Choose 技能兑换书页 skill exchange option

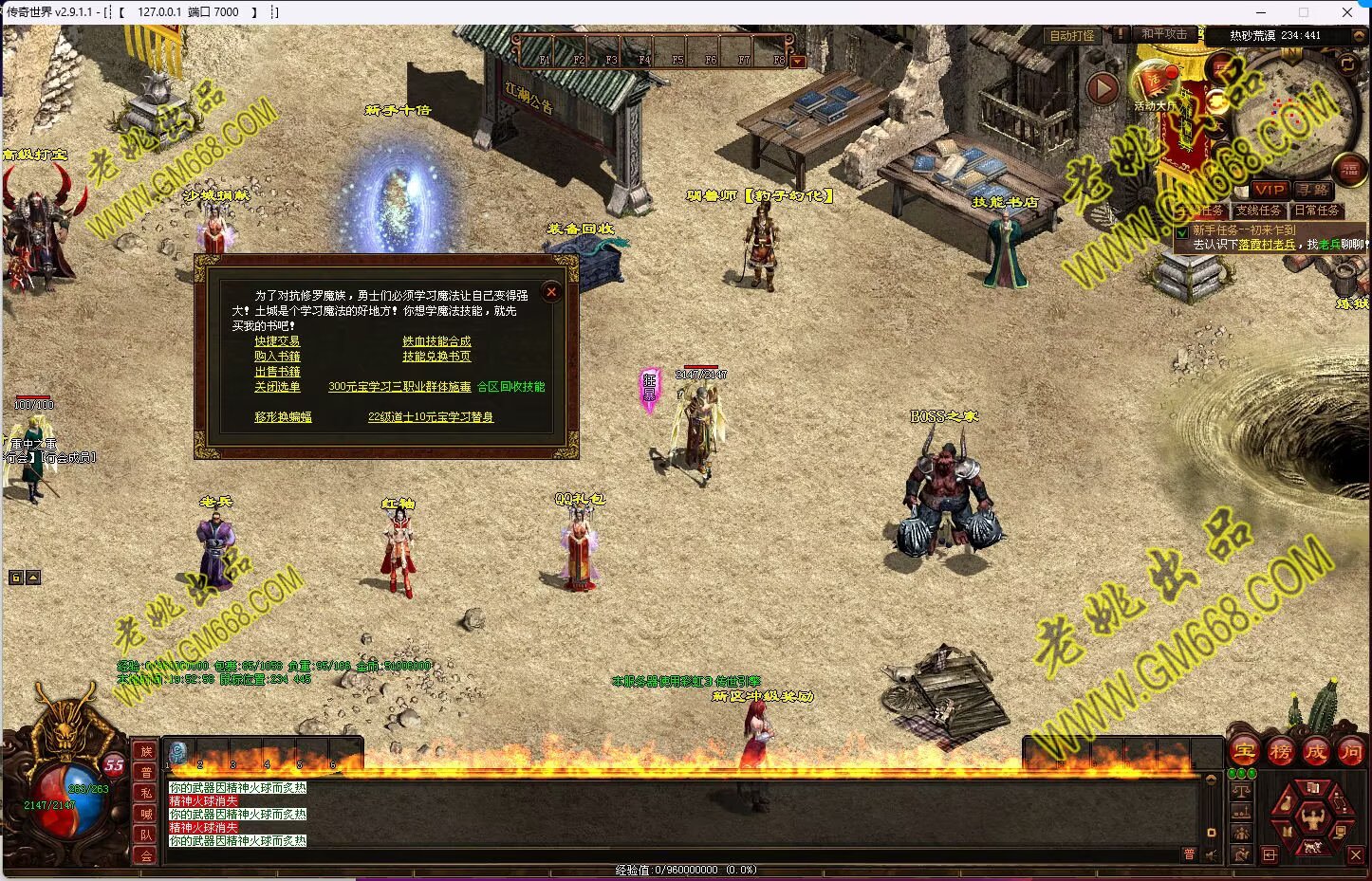[x=436, y=357]
